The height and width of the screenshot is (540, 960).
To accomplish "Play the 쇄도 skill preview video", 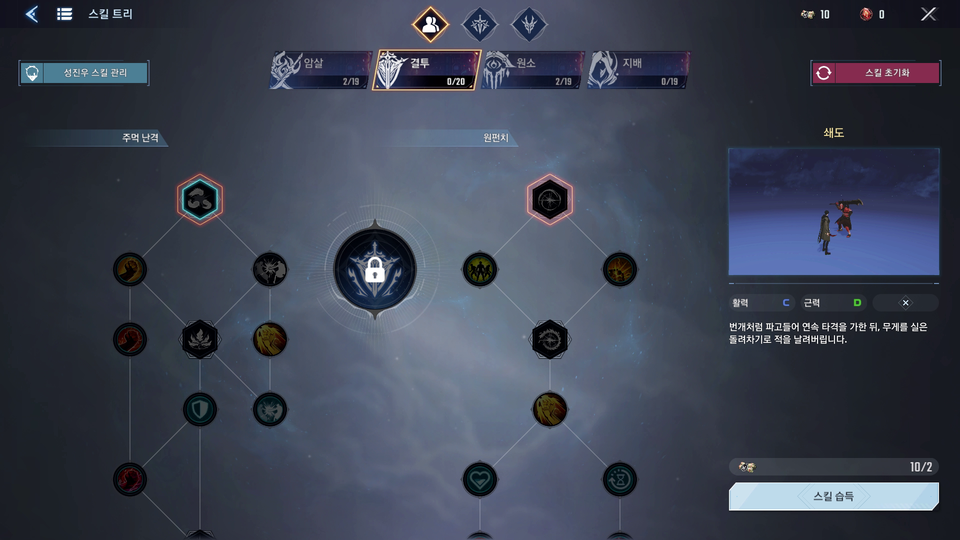I will [x=834, y=212].
